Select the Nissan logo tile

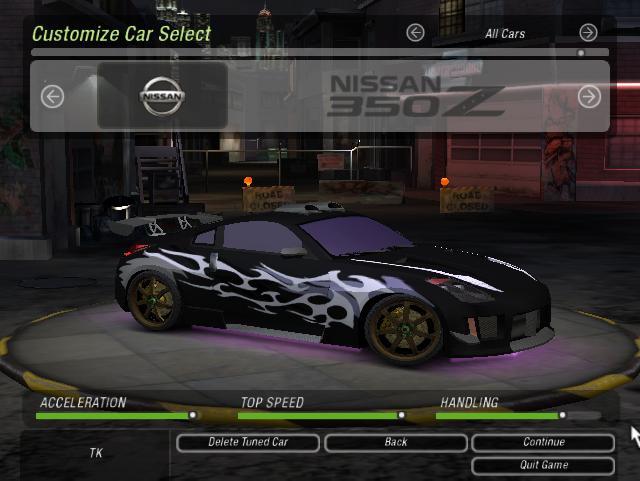[x=162, y=96]
